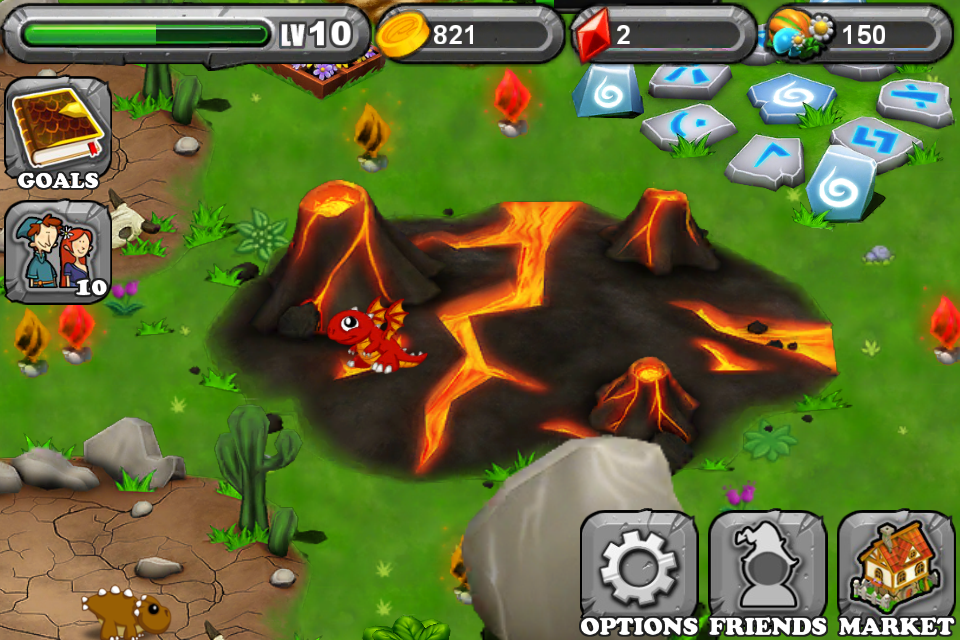Open the Options gear menu
Screen dimensions: 960x640
coord(638,571)
